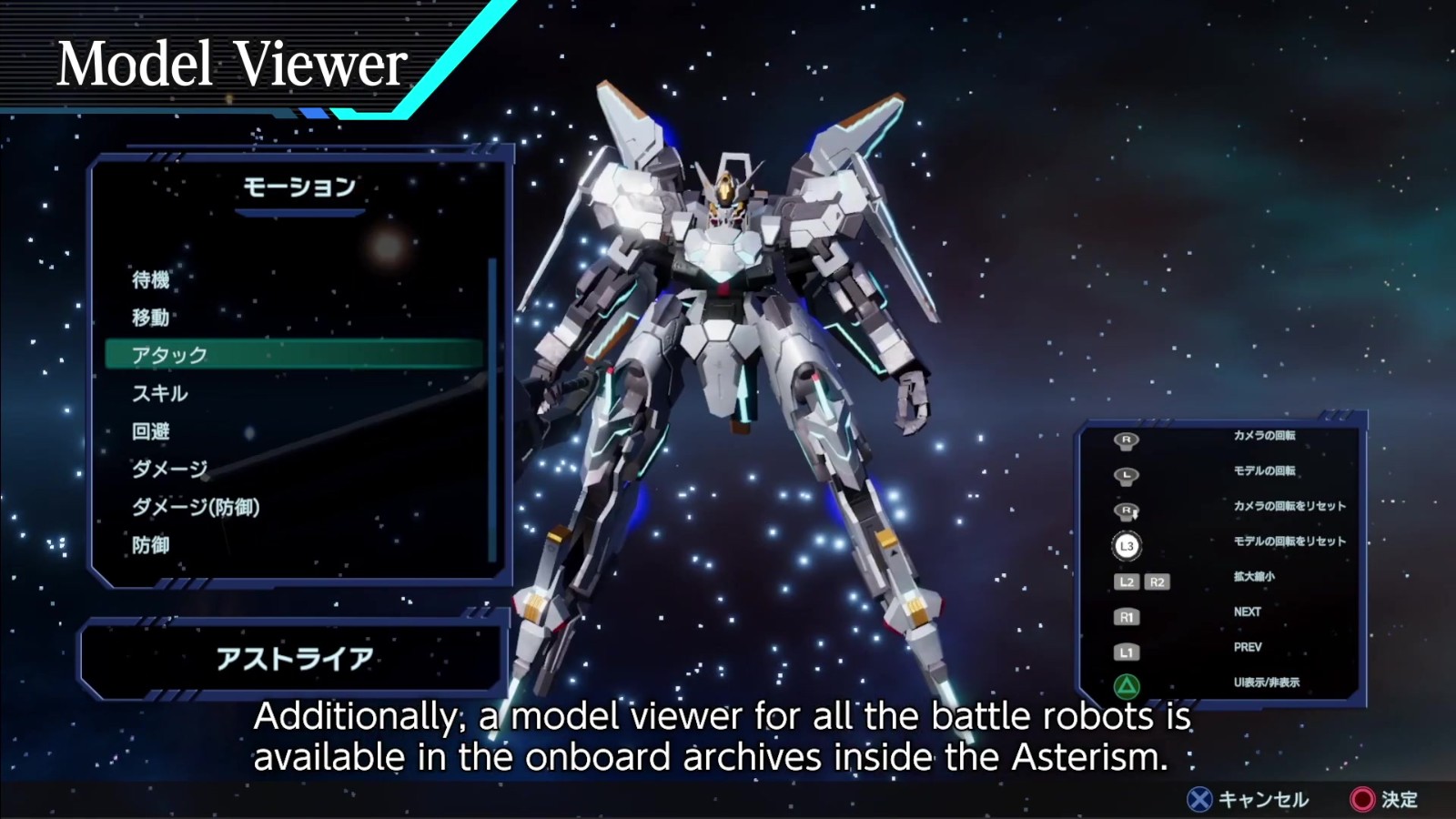Select the ダメージ motion entry
1456x819 pixels.
click(170, 469)
